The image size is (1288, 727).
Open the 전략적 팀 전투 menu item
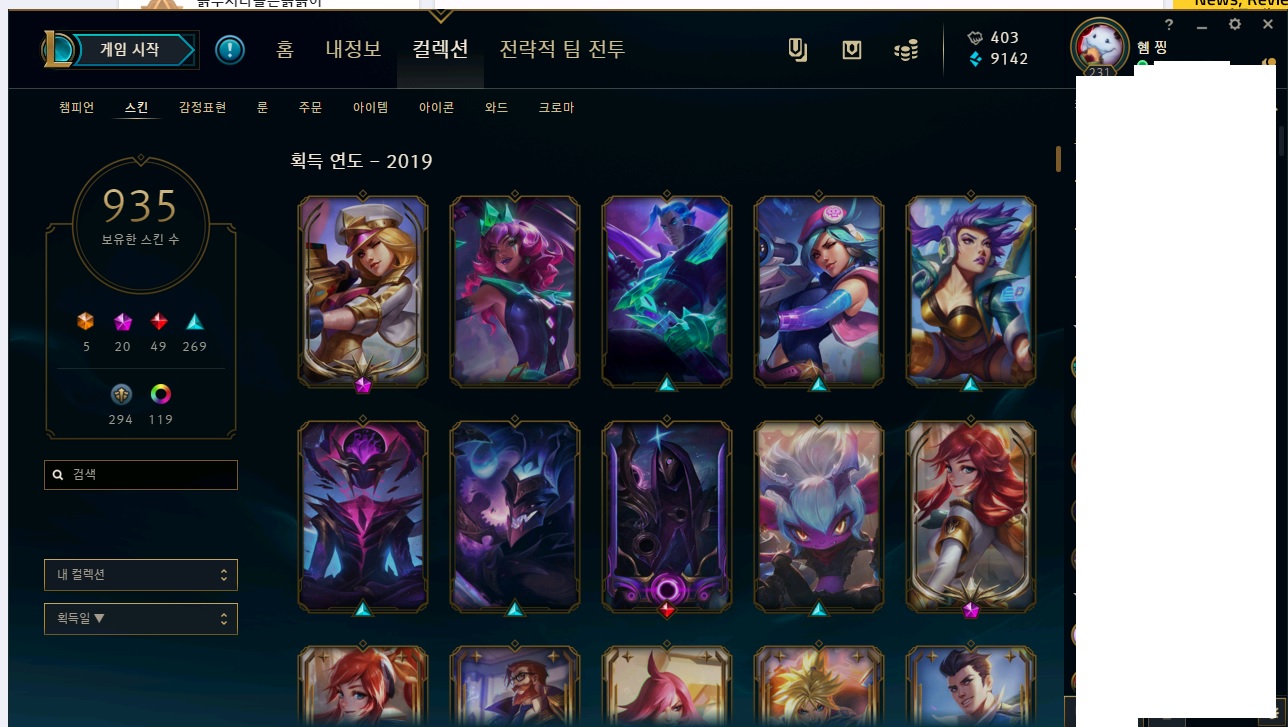[561, 49]
